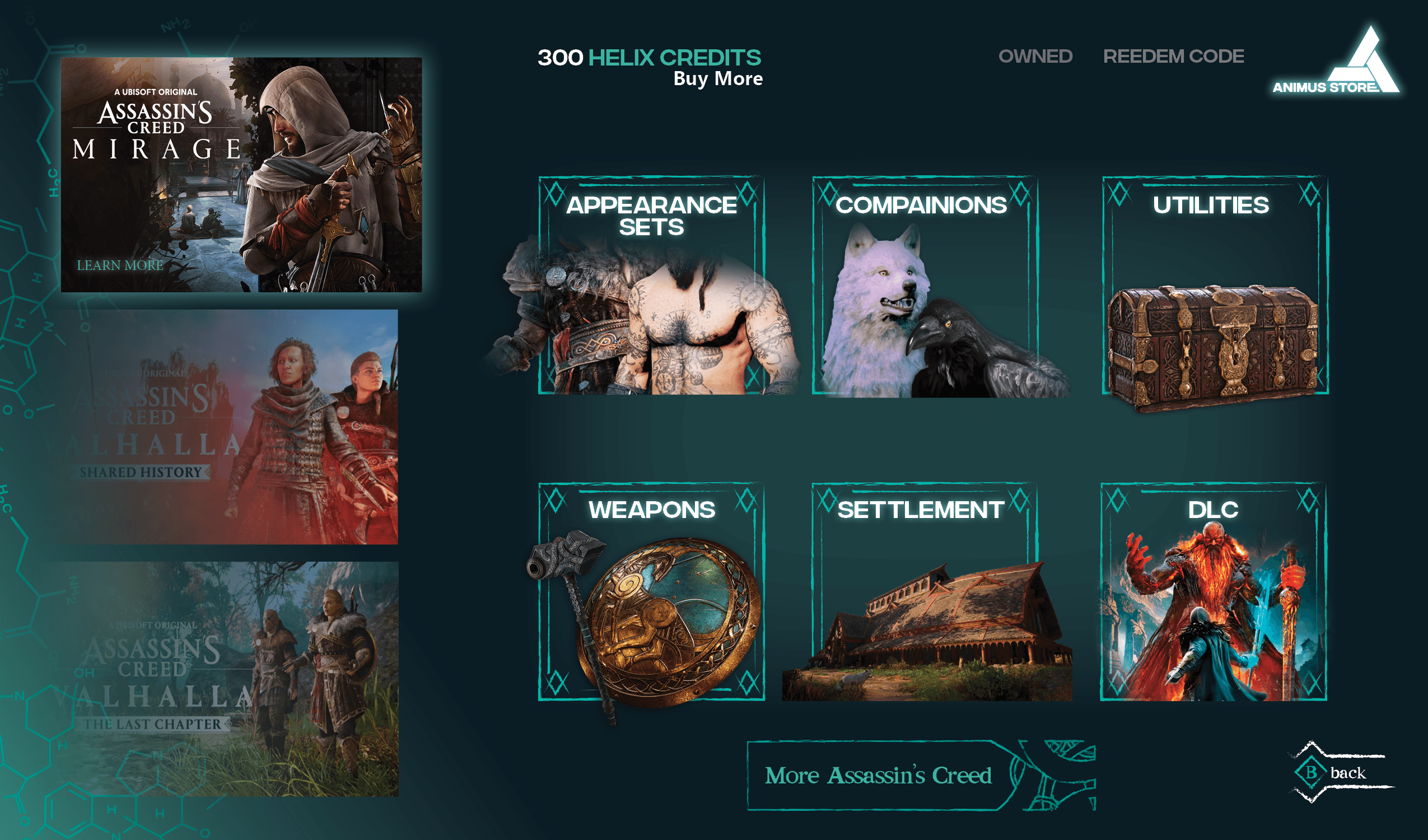The width and height of the screenshot is (1428, 840).
Task: Open the Reedem Code tab
Action: click(x=1173, y=57)
